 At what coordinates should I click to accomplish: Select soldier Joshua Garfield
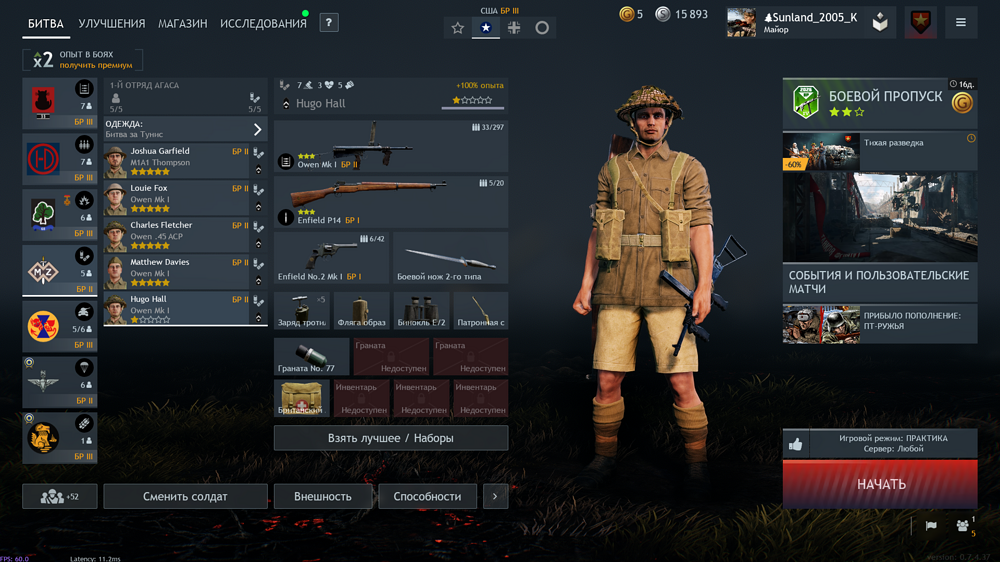click(177, 162)
